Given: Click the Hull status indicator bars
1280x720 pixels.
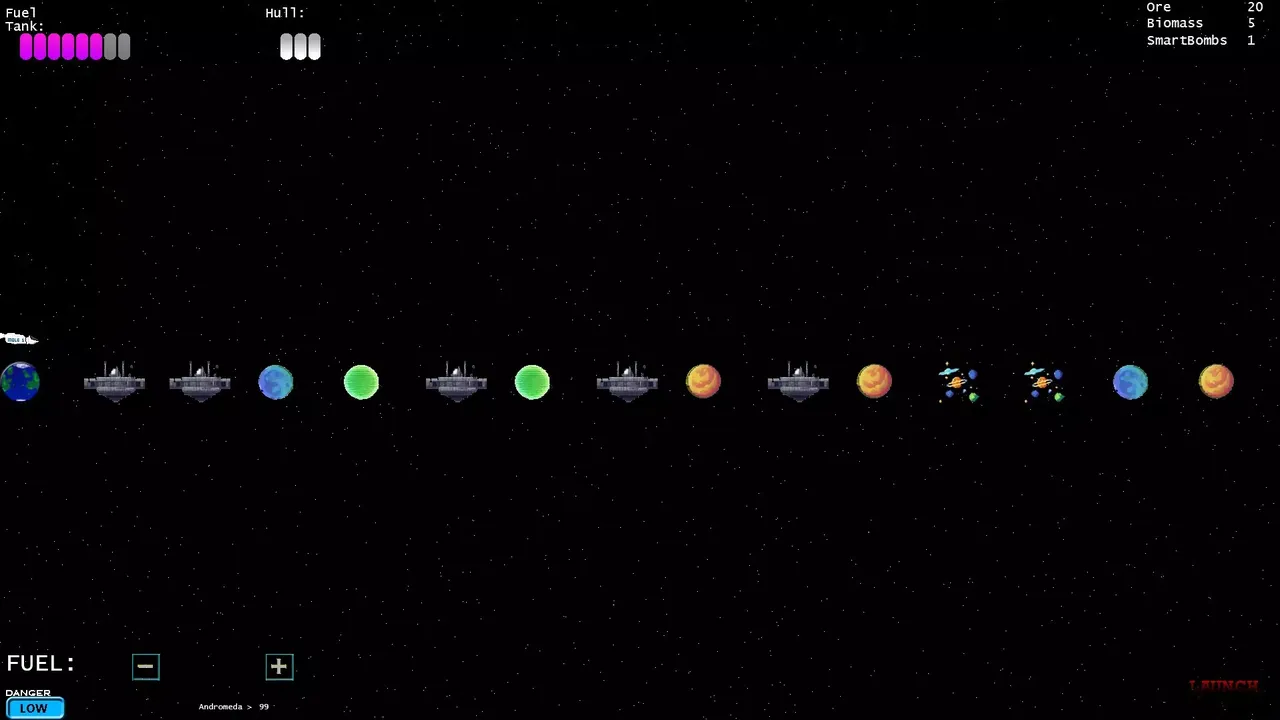Looking at the screenshot, I should click(x=299, y=46).
